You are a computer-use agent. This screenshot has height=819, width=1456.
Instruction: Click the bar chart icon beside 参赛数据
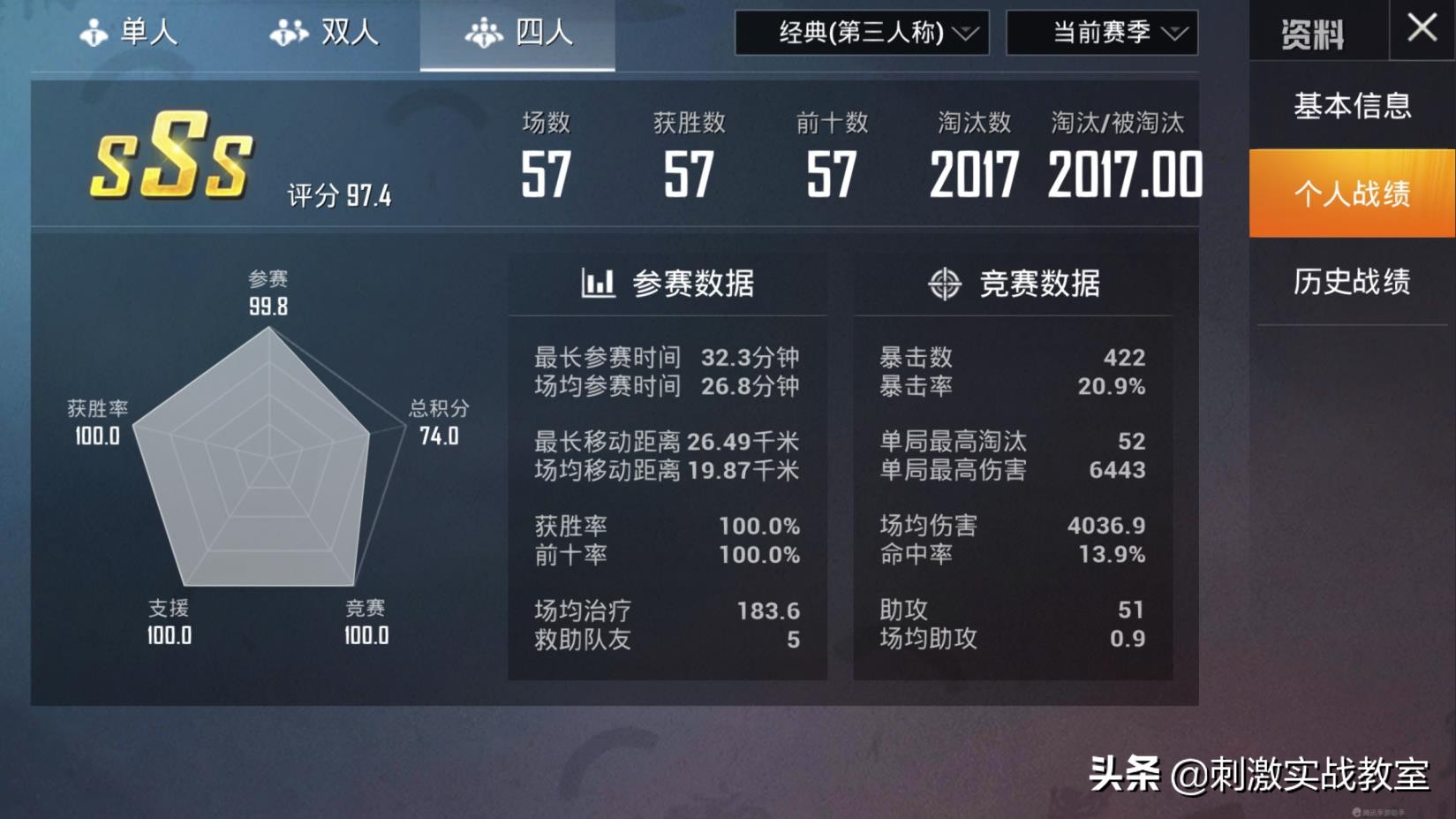pyautogui.click(x=599, y=284)
